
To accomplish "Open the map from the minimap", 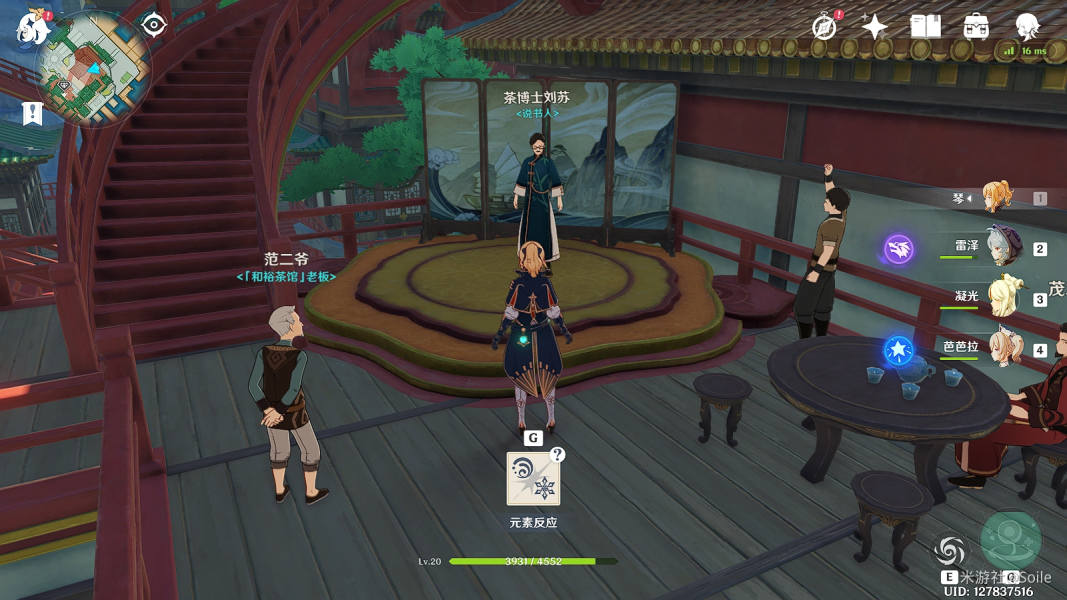I will tap(93, 68).
